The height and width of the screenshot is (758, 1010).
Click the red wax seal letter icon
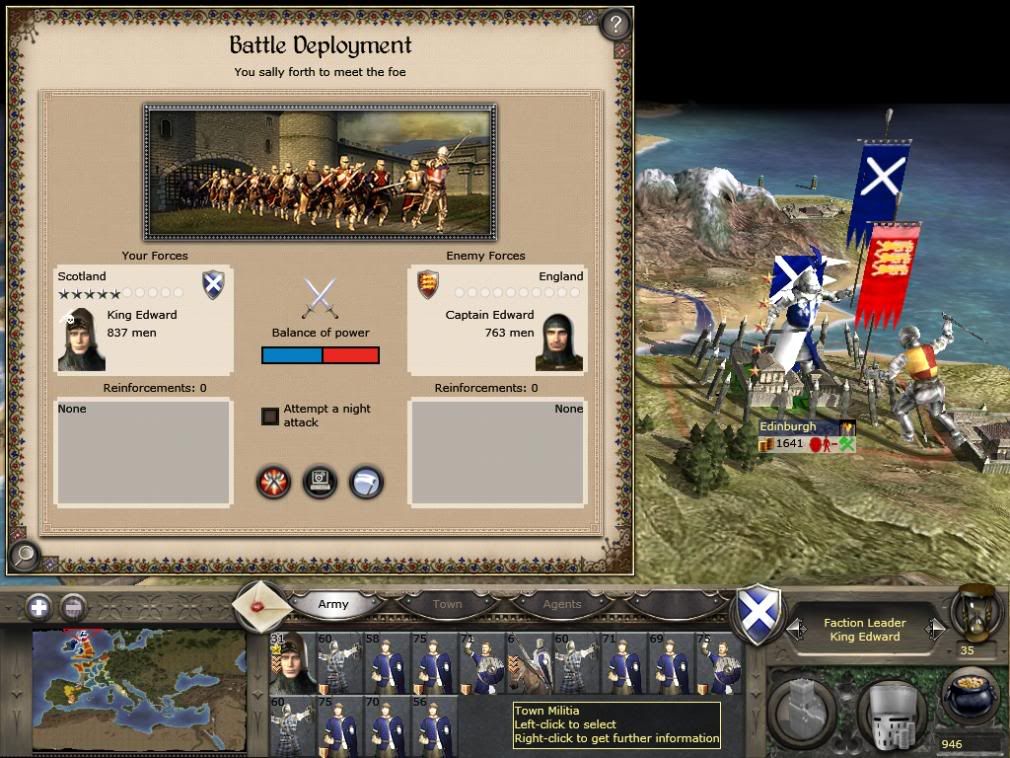pyautogui.click(x=262, y=606)
